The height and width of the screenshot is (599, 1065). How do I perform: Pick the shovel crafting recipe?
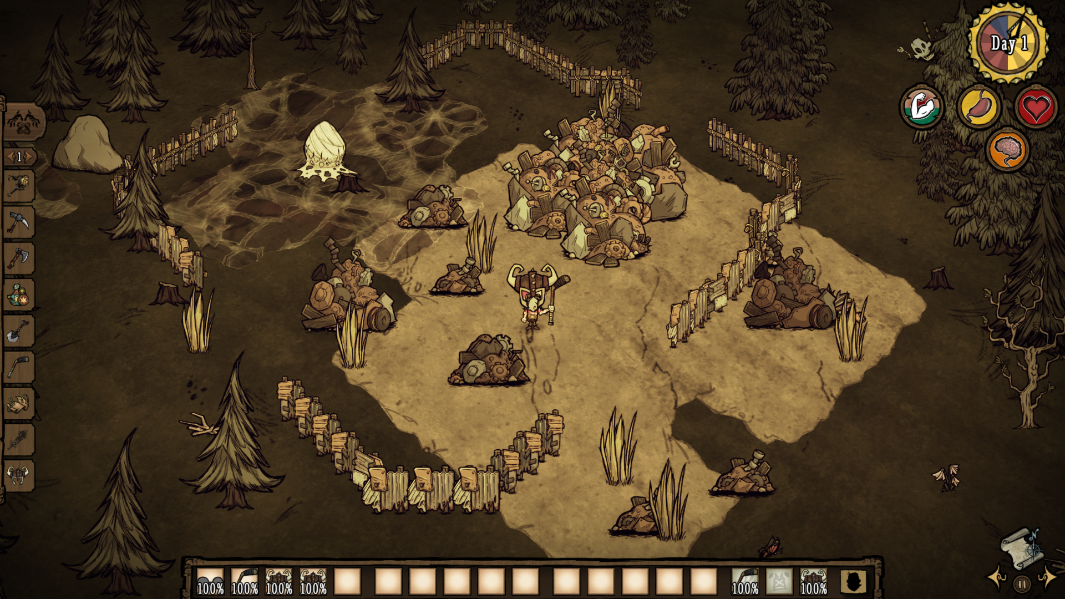tap(20, 330)
